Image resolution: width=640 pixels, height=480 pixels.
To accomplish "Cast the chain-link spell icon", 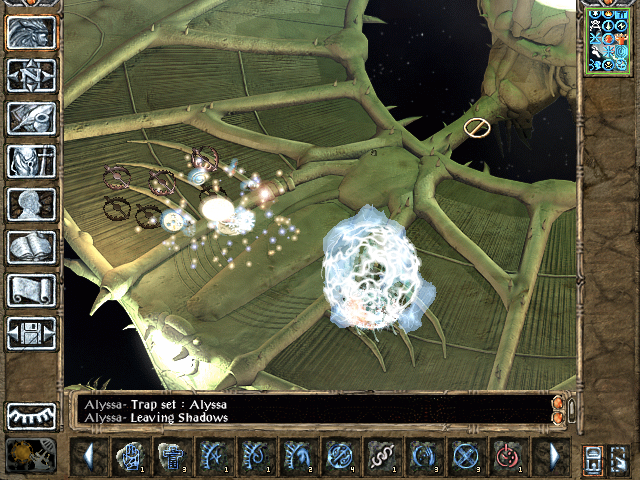I will point(382,457).
